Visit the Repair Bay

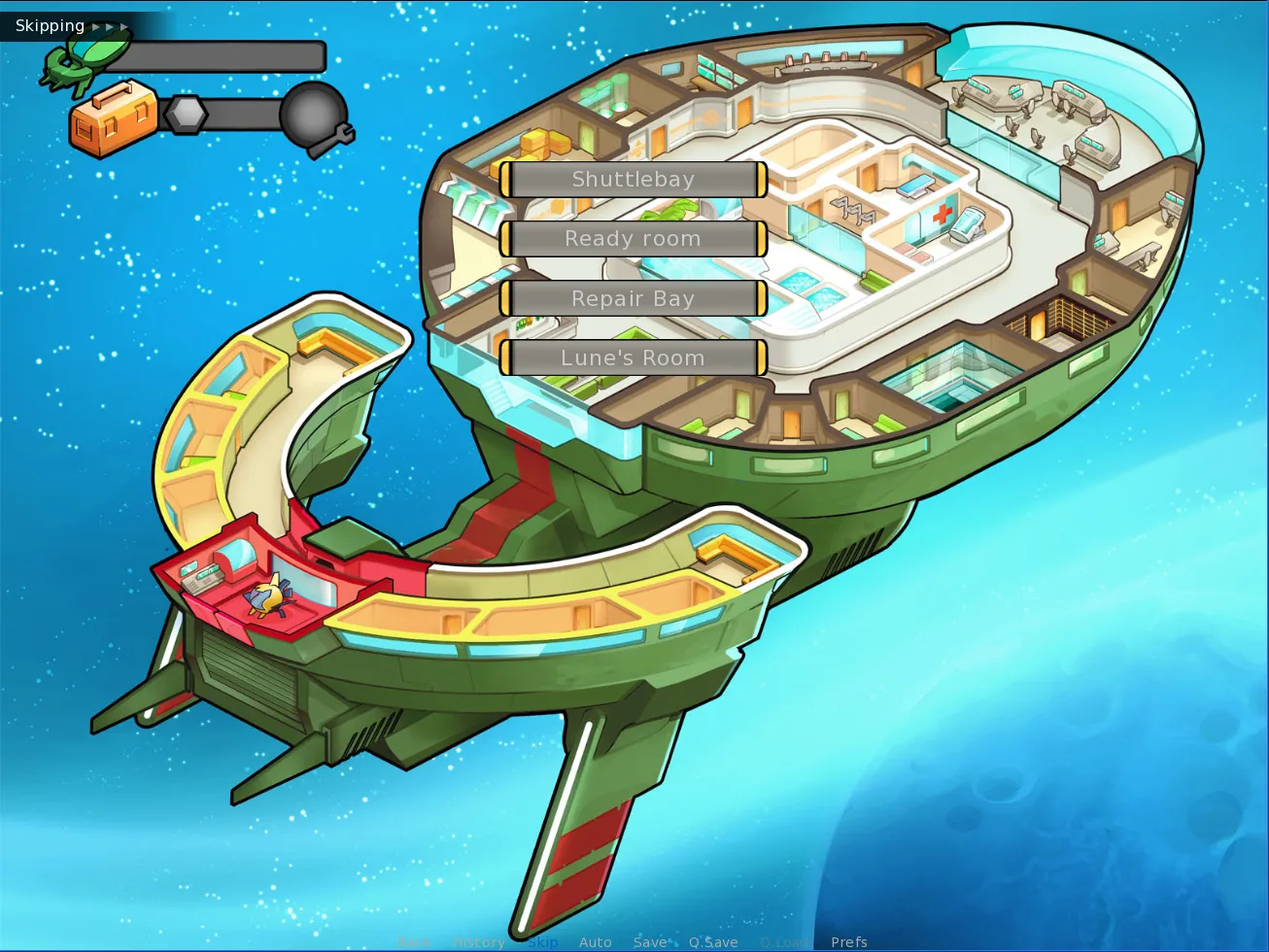(633, 298)
